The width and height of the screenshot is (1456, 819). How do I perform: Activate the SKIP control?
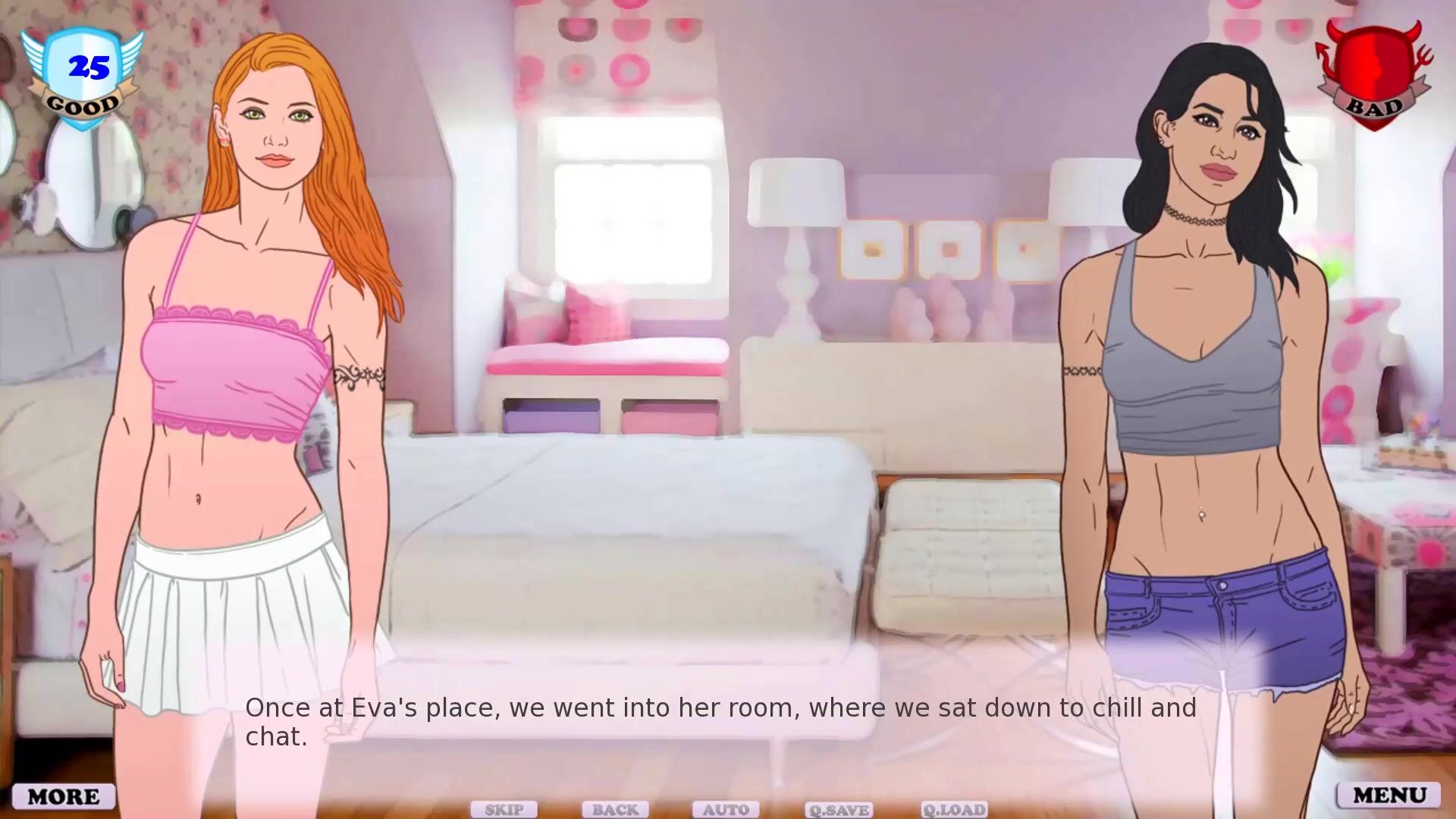click(504, 810)
